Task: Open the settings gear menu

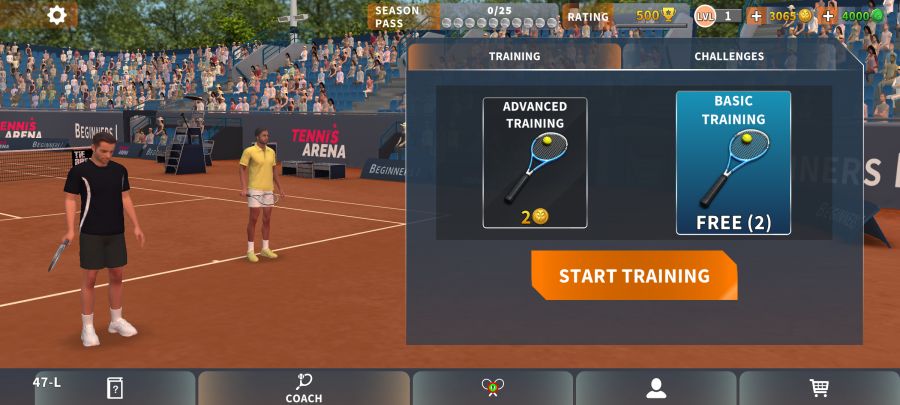Action: point(57,15)
